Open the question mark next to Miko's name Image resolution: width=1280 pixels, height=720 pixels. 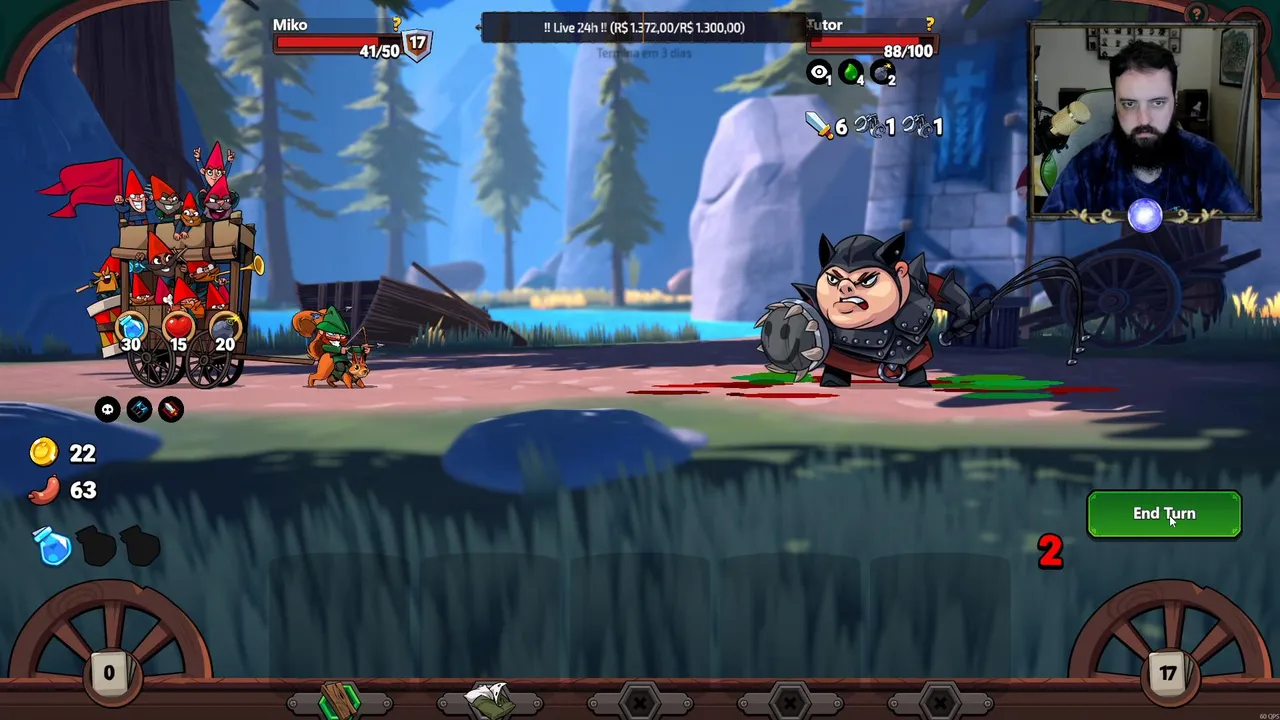[x=396, y=24]
